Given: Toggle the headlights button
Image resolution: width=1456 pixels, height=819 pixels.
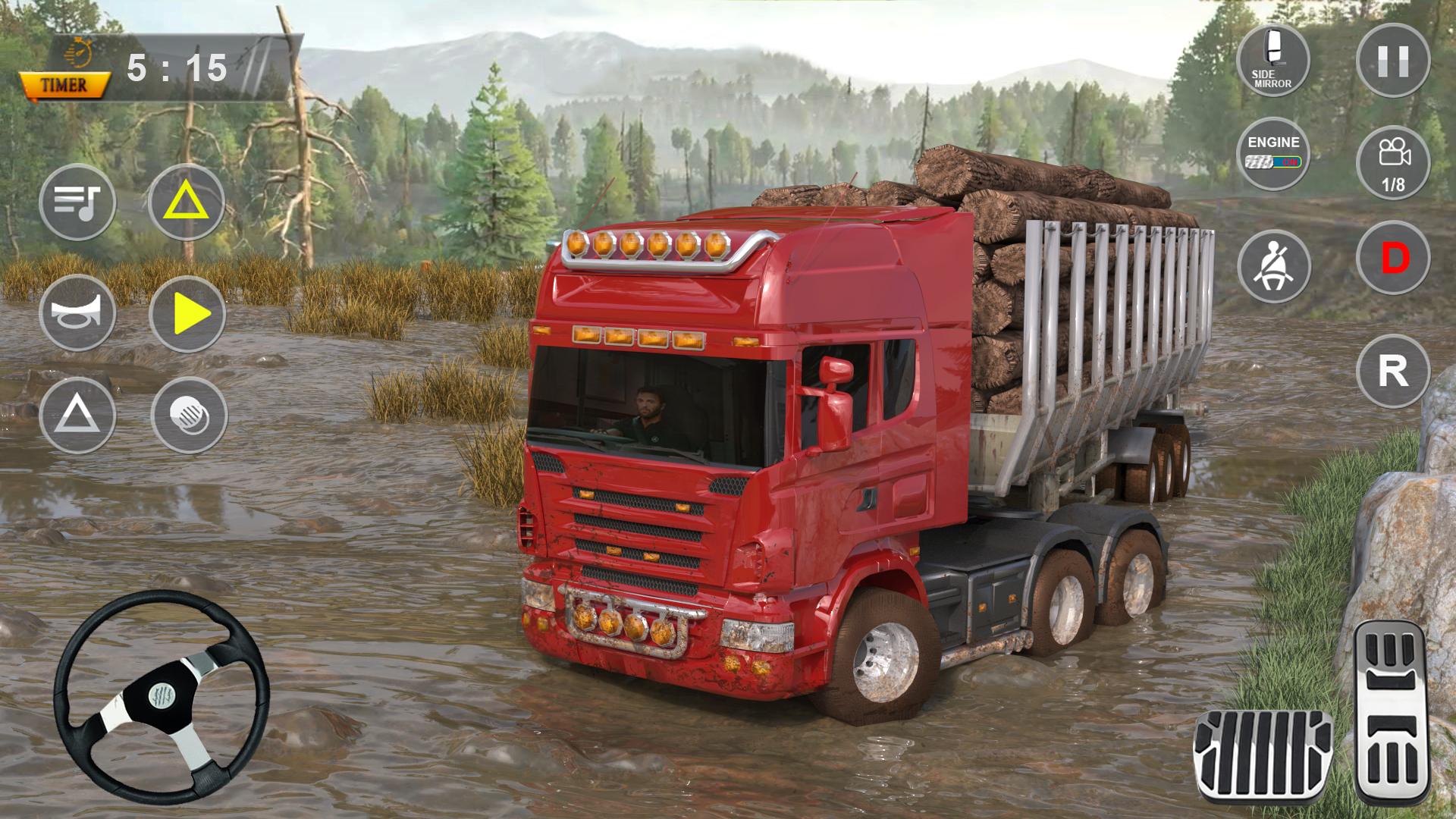Looking at the screenshot, I should [189, 416].
